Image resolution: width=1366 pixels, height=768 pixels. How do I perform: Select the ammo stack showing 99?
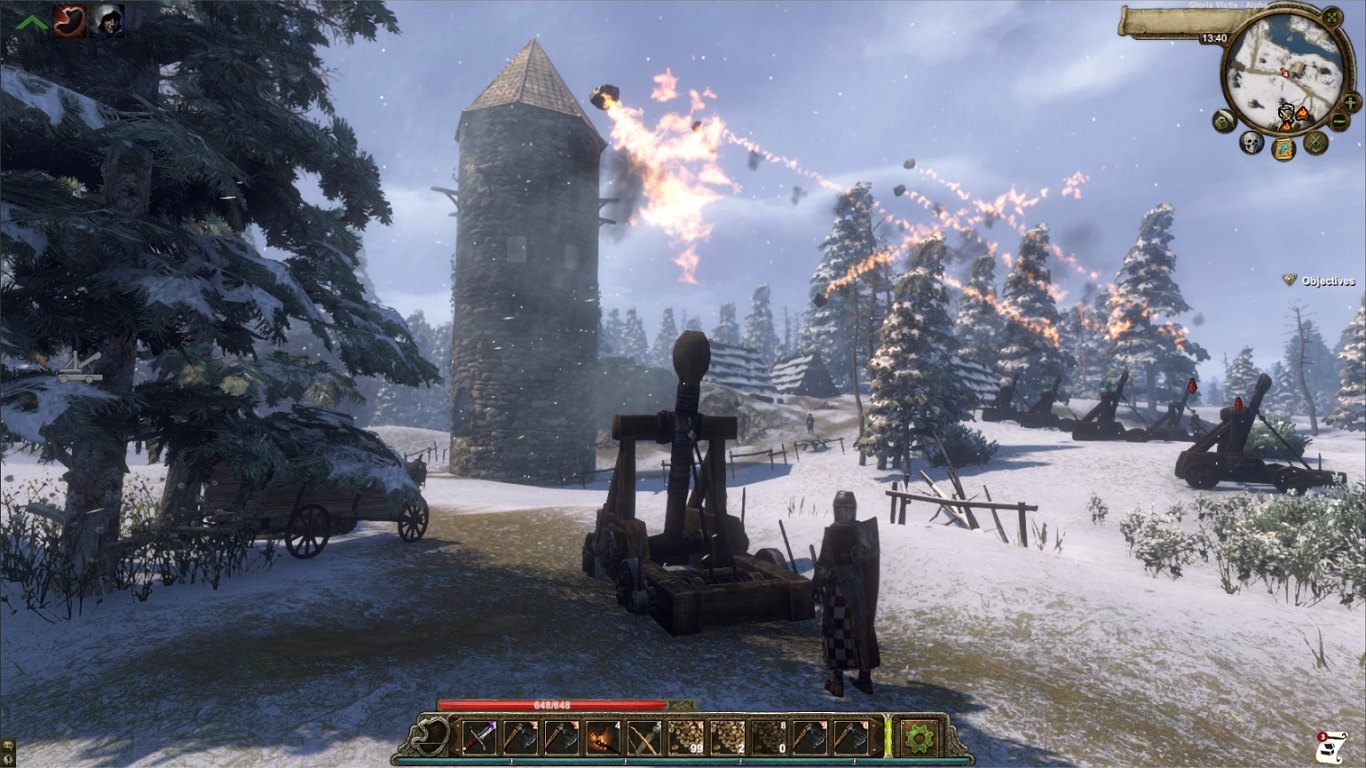(x=685, y=738)
